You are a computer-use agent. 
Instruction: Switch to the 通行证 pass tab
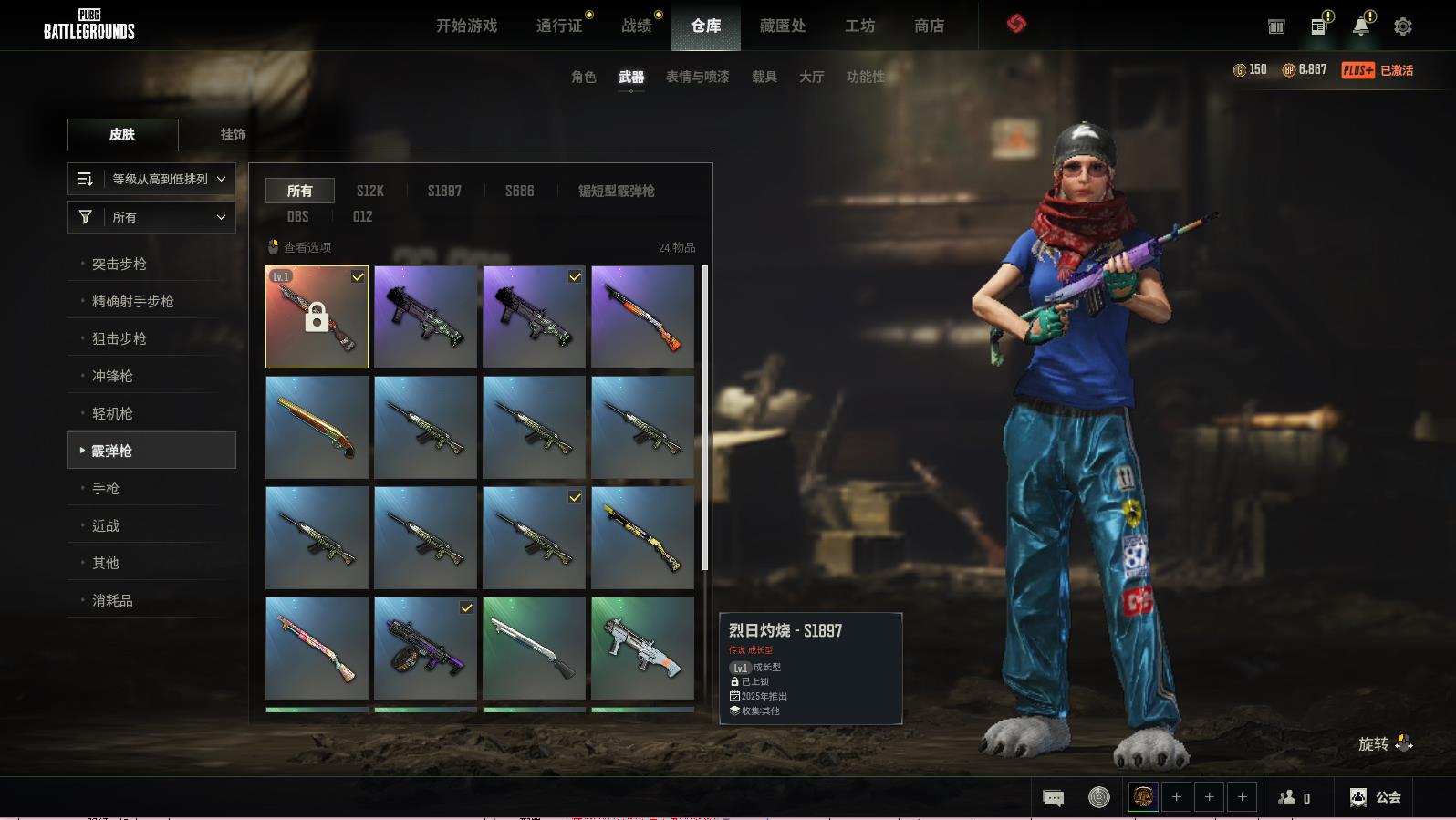[x=559, y=26]
